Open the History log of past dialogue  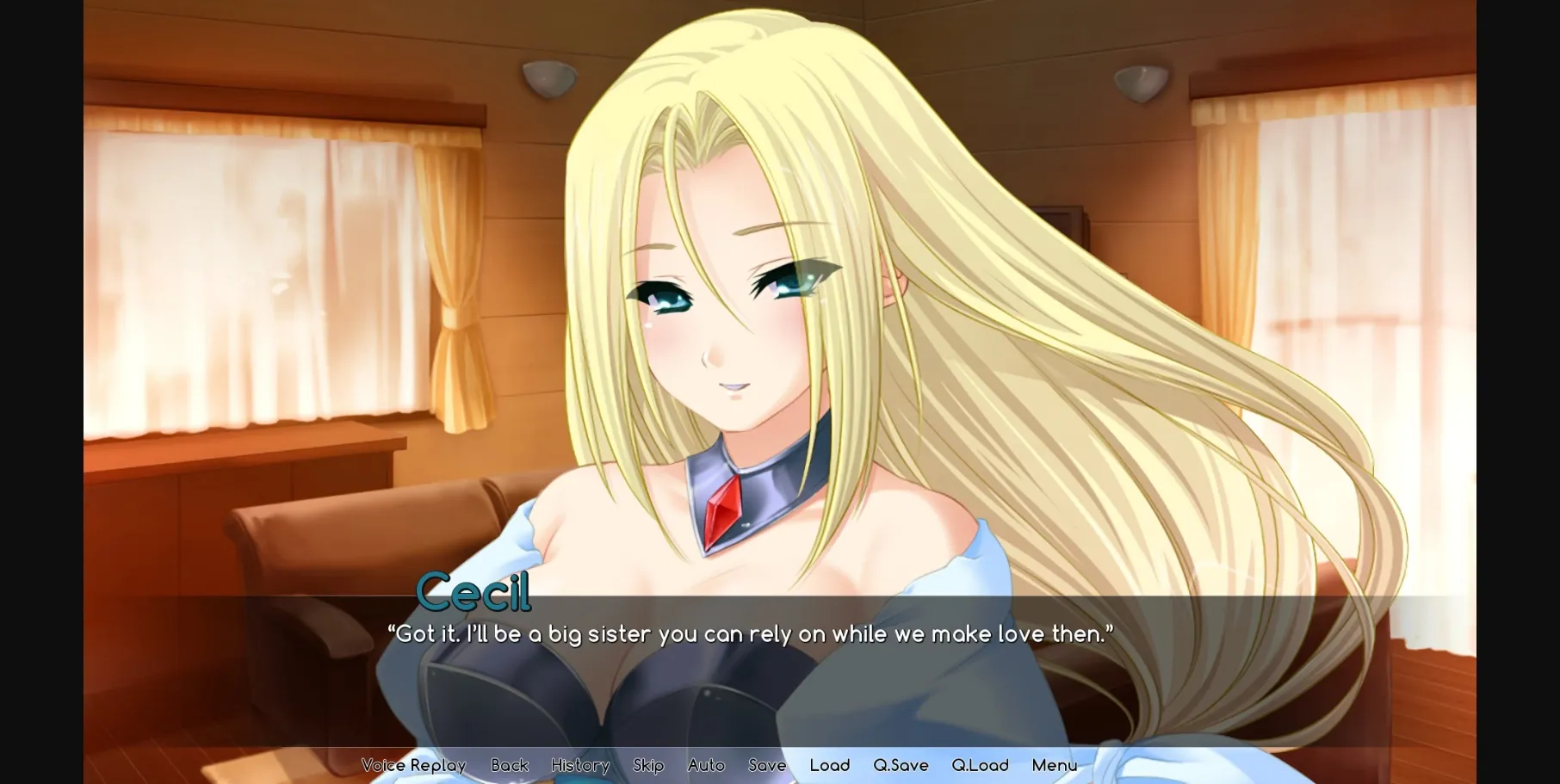pyautogui.click(x=580, y=764)
